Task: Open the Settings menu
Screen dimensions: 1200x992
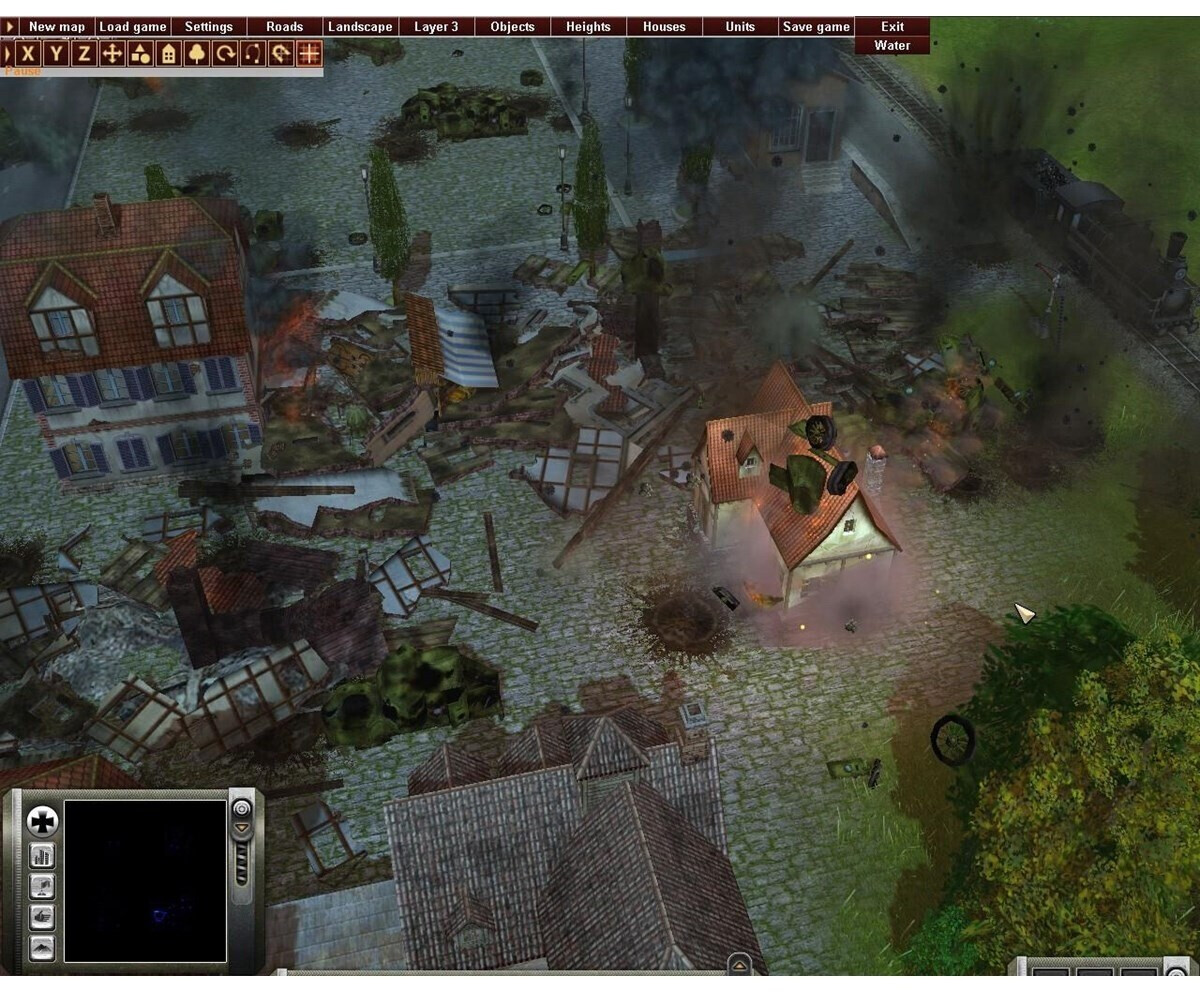Action: point(209,27)
